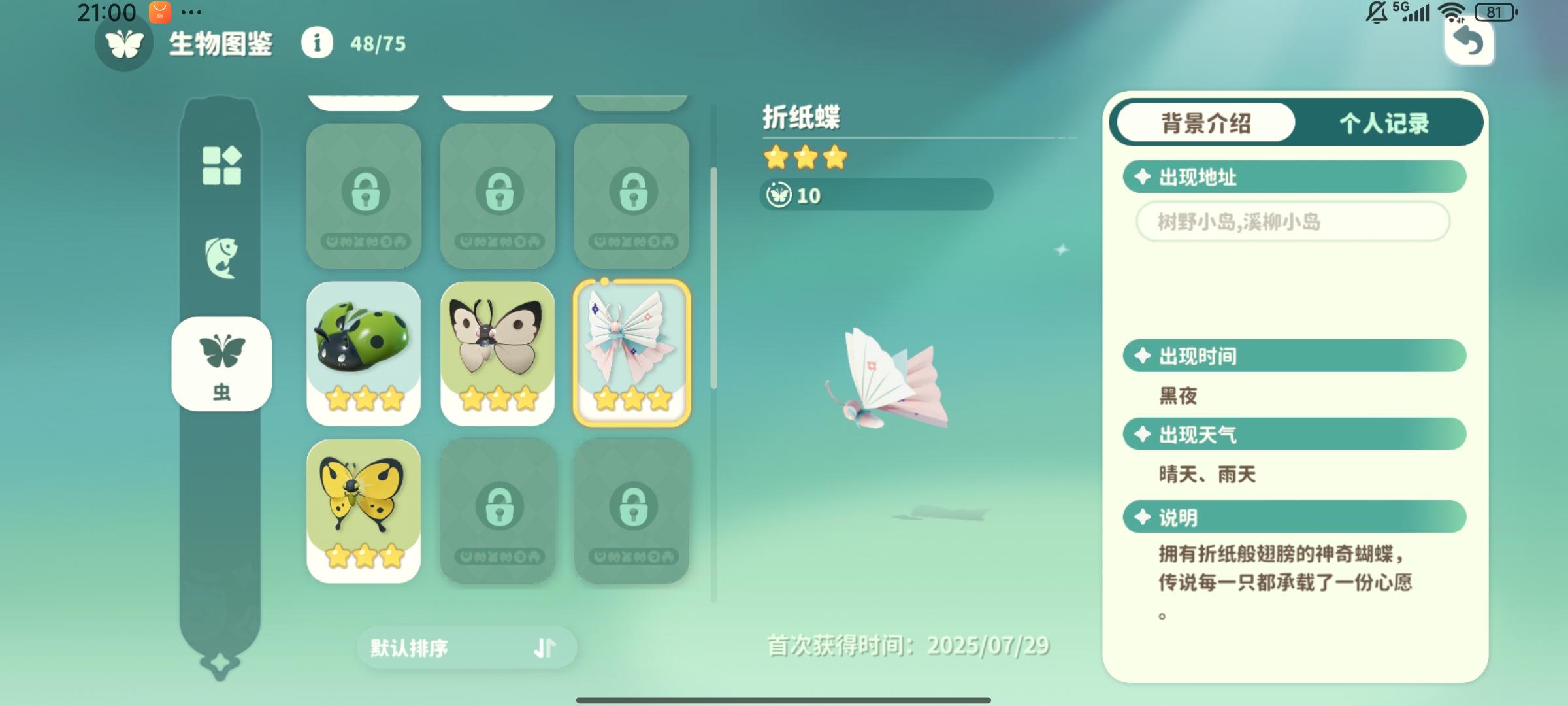The image size is (1568, 706).
Task: Click the back arrow button at top right
Action: (1470, 42)
